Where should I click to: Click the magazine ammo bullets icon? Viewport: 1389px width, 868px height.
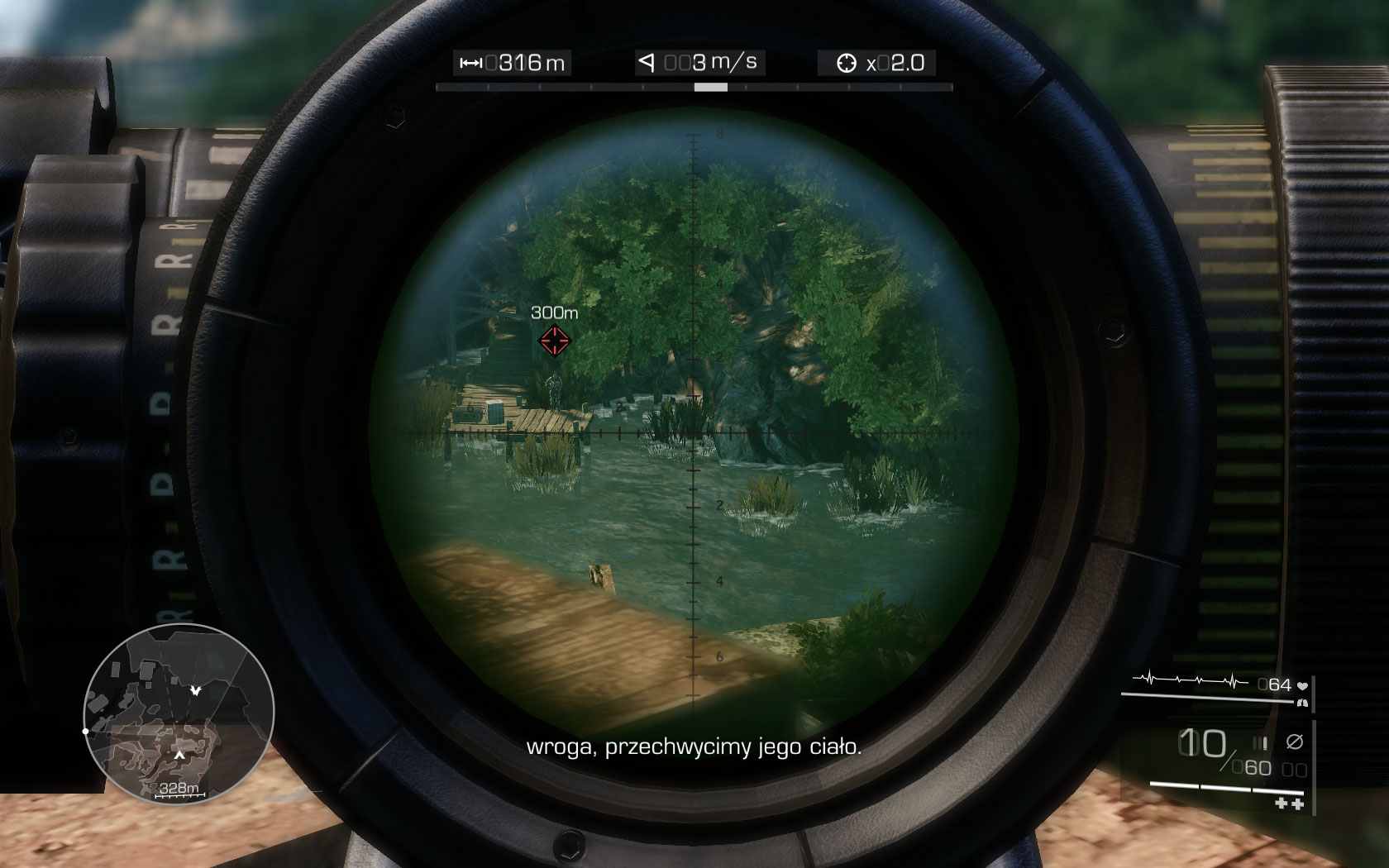coord(1260,742)
